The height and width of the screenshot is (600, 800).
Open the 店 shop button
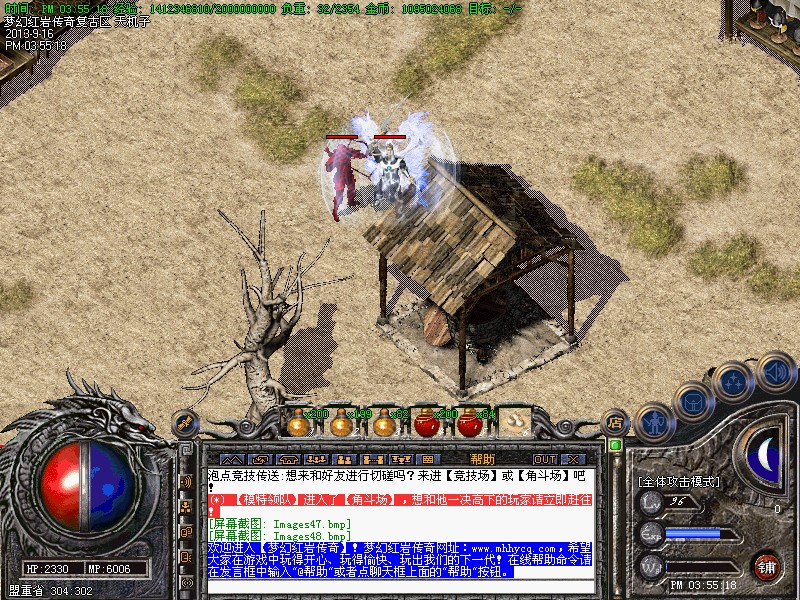click(615, 423)
